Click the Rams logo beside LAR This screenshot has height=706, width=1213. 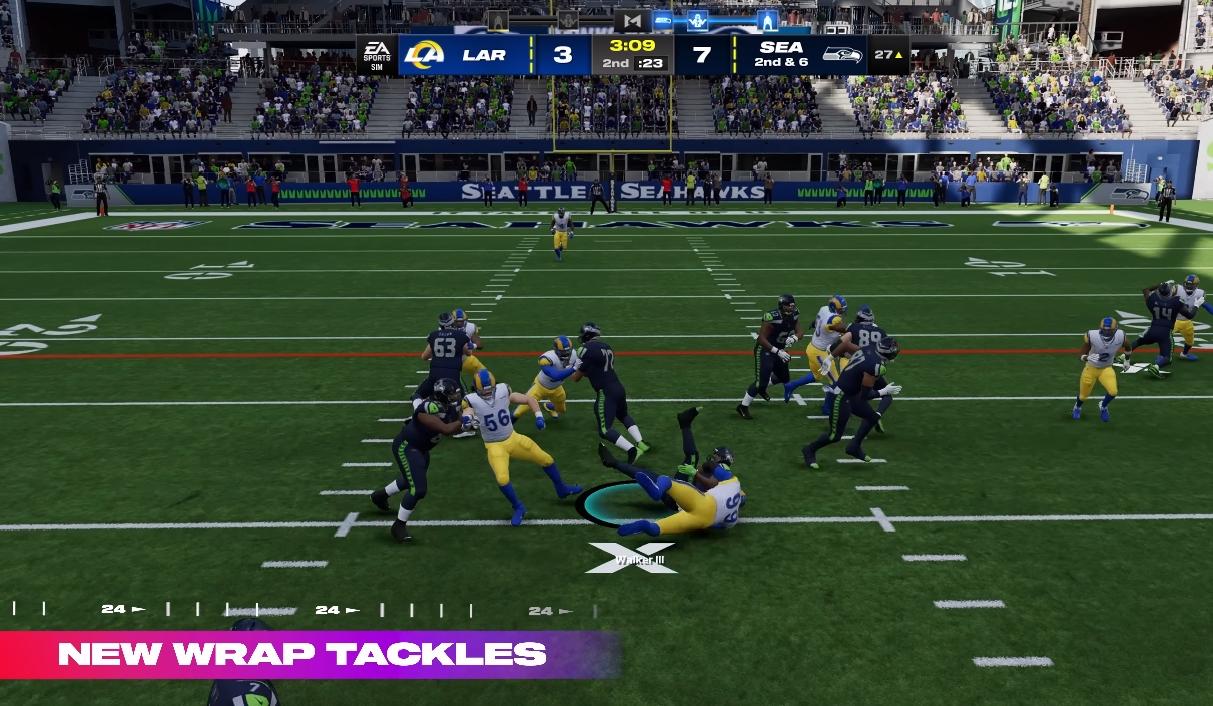[x=424, y=55]
